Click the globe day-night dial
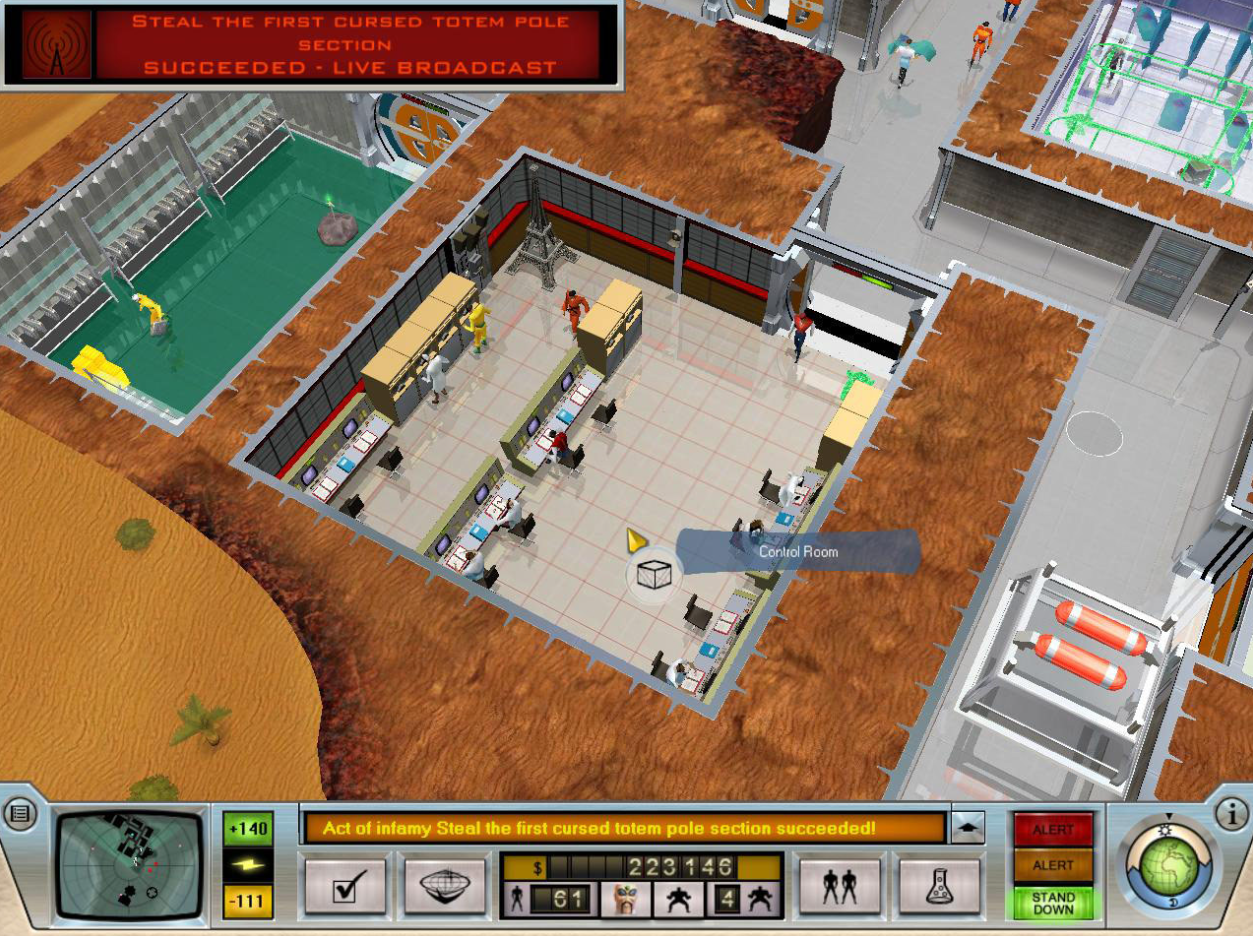 point(1168,864)
